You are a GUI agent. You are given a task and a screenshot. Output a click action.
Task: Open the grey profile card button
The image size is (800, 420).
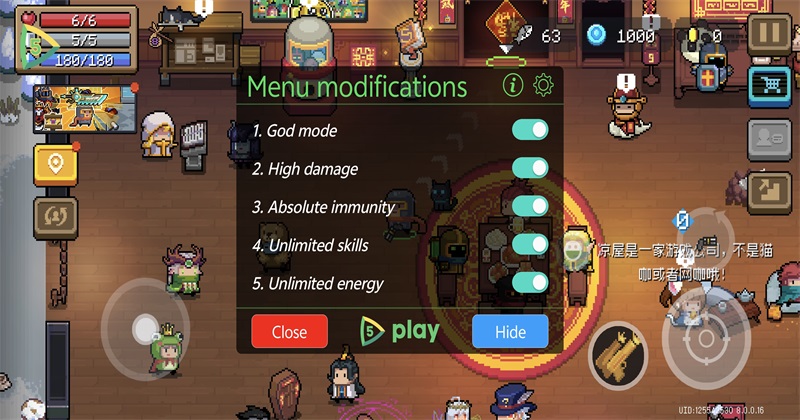(x=769, y=137)
